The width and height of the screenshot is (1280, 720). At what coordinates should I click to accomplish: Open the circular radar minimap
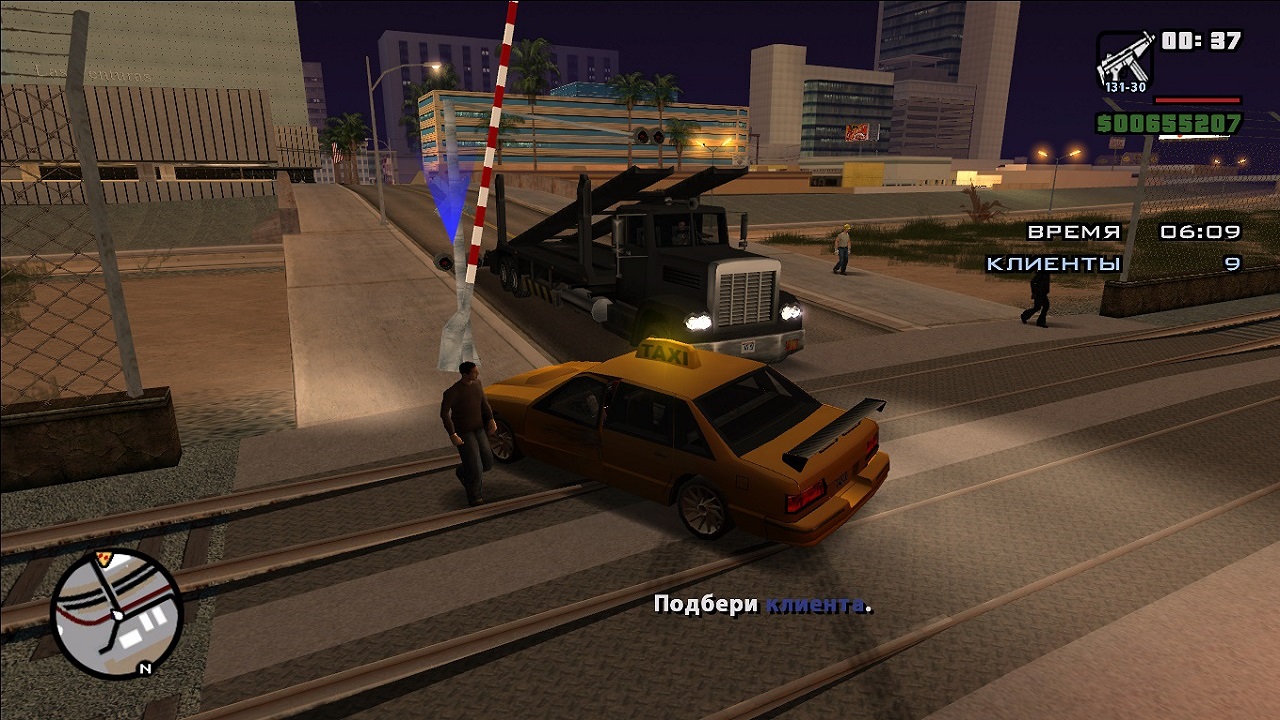coord(117,613)
